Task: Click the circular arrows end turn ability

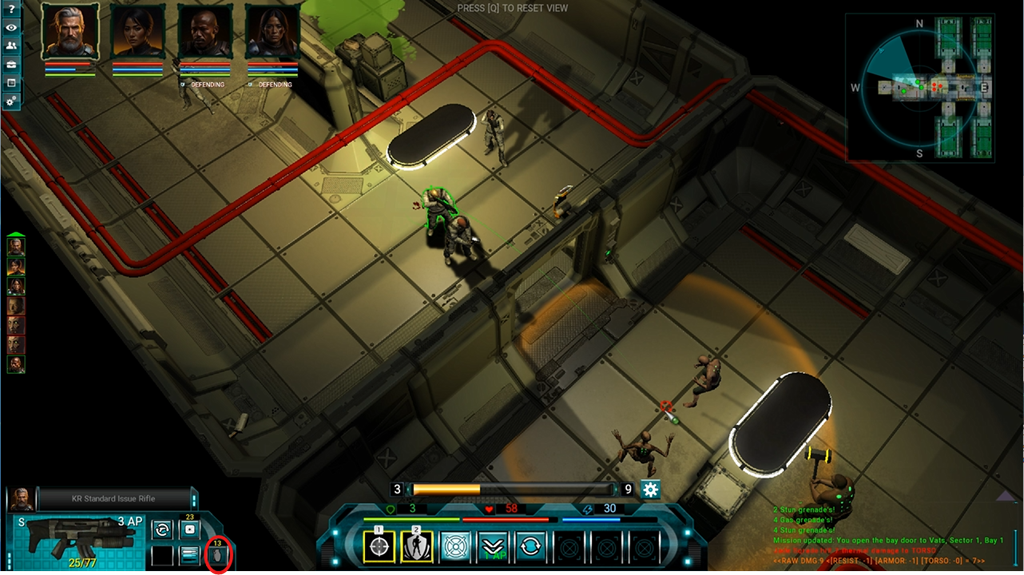Action: [x=530, y=546]
